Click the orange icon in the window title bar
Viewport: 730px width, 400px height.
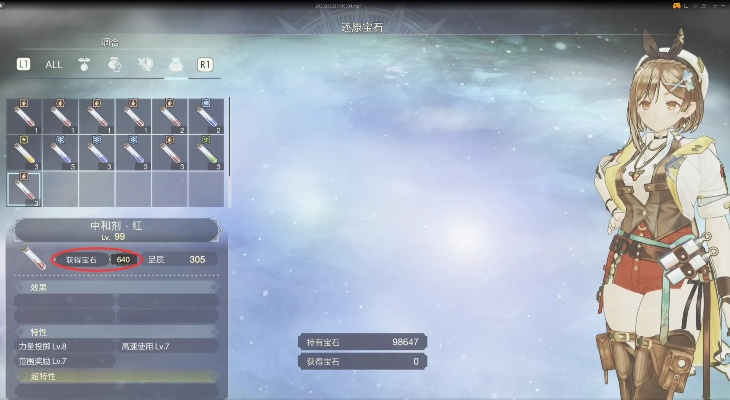tap(678, 7)
